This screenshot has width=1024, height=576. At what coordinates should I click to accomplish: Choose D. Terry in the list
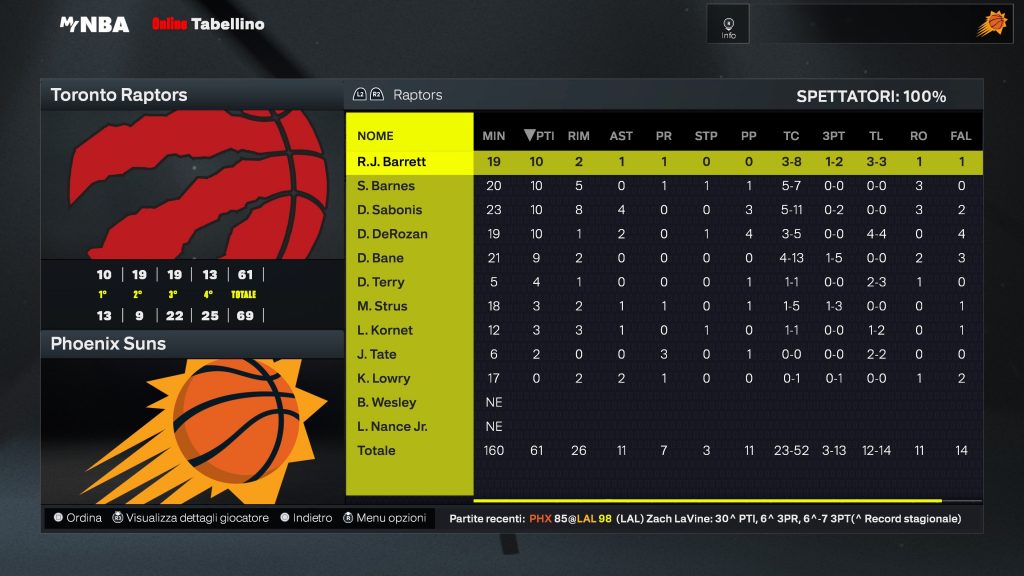[x=381, y=282]
